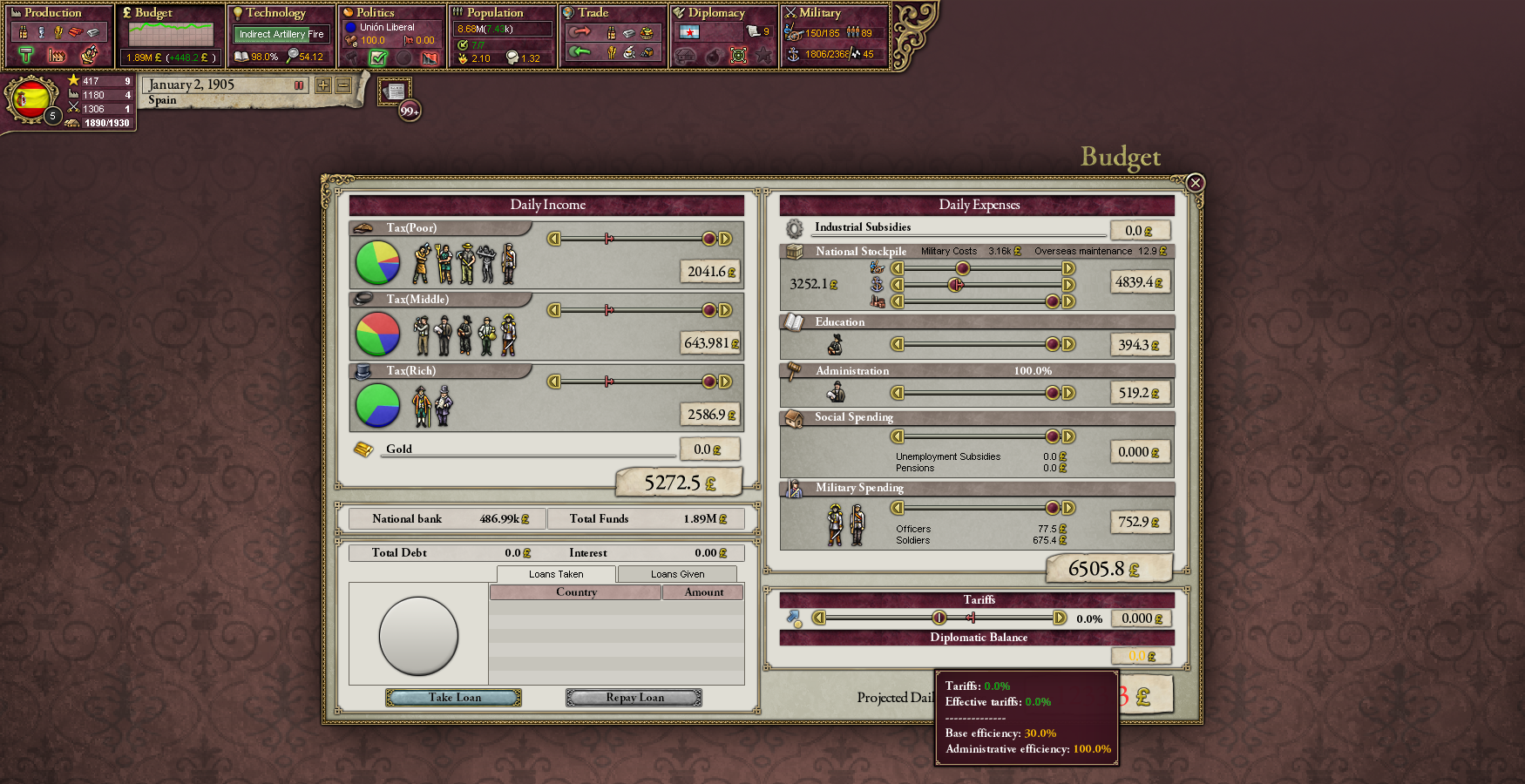Screen dimensions: 1525x784
Task: Open the Trade panel
Action: pos(593,13)
